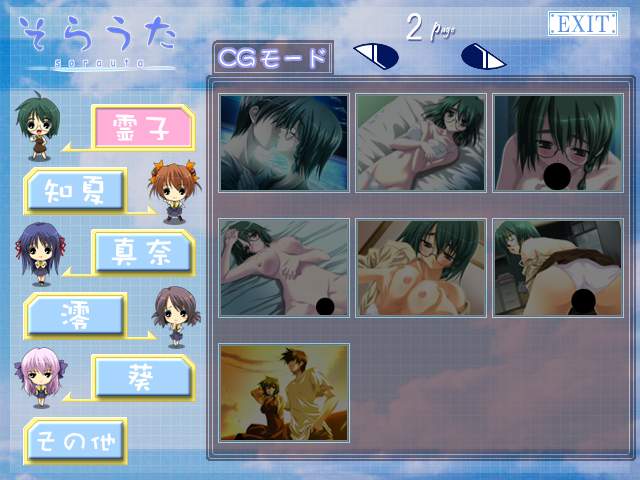The image size is (640, 480).
Task: Choose the 真奈 character tab
Action: (141, 251)
